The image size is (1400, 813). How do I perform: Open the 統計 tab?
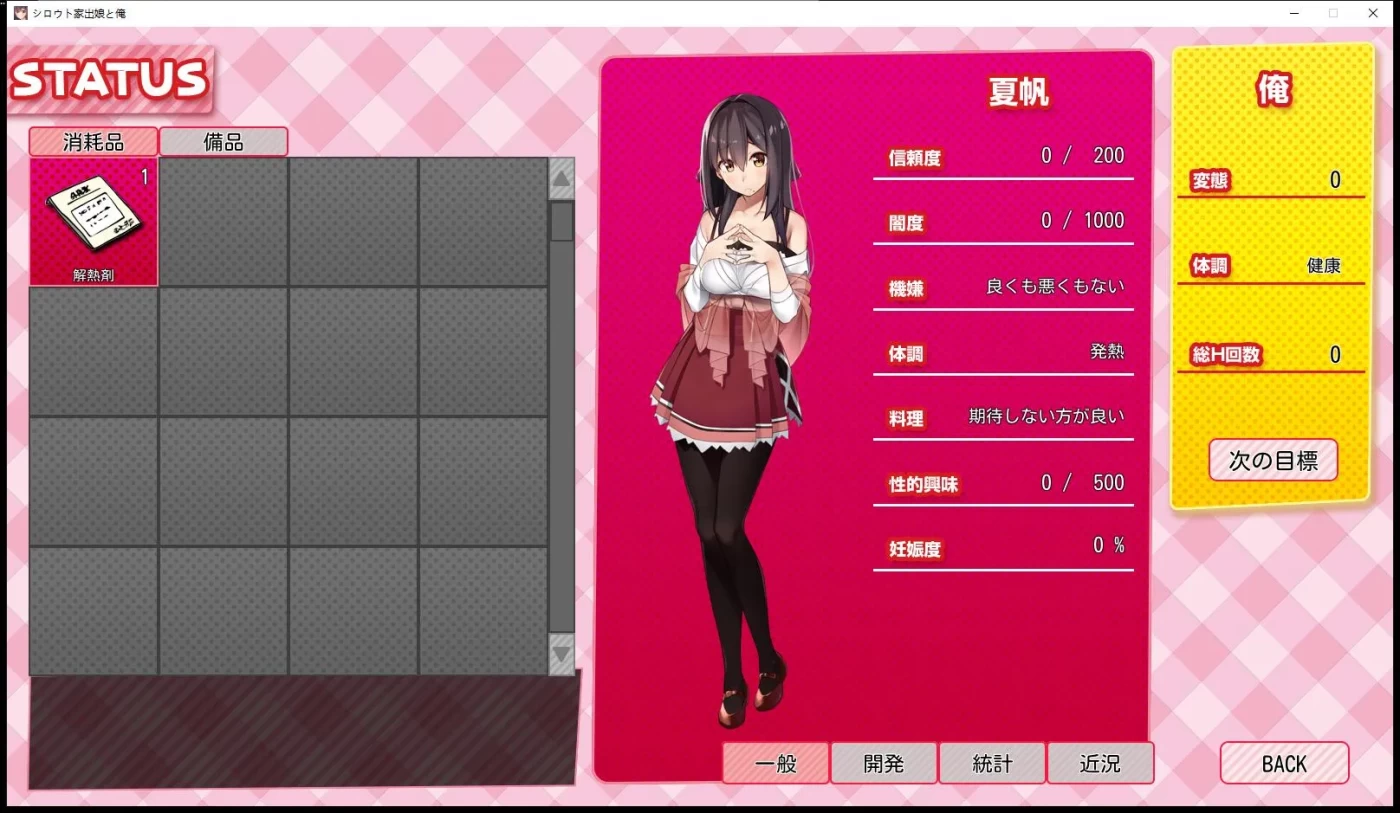coord(992,763)
